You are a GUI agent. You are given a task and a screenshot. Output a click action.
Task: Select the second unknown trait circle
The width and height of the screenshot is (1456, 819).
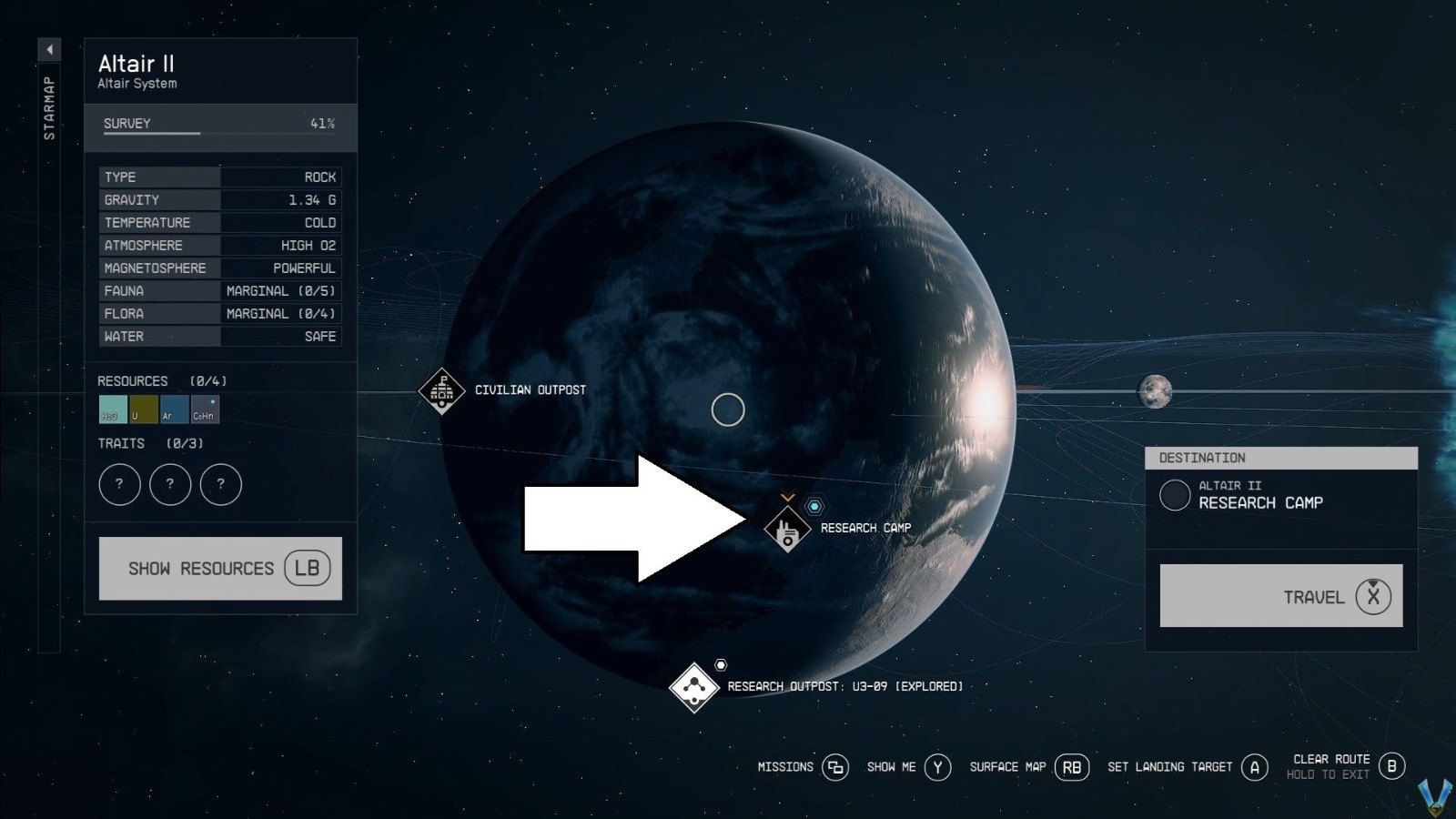(171, 484)
